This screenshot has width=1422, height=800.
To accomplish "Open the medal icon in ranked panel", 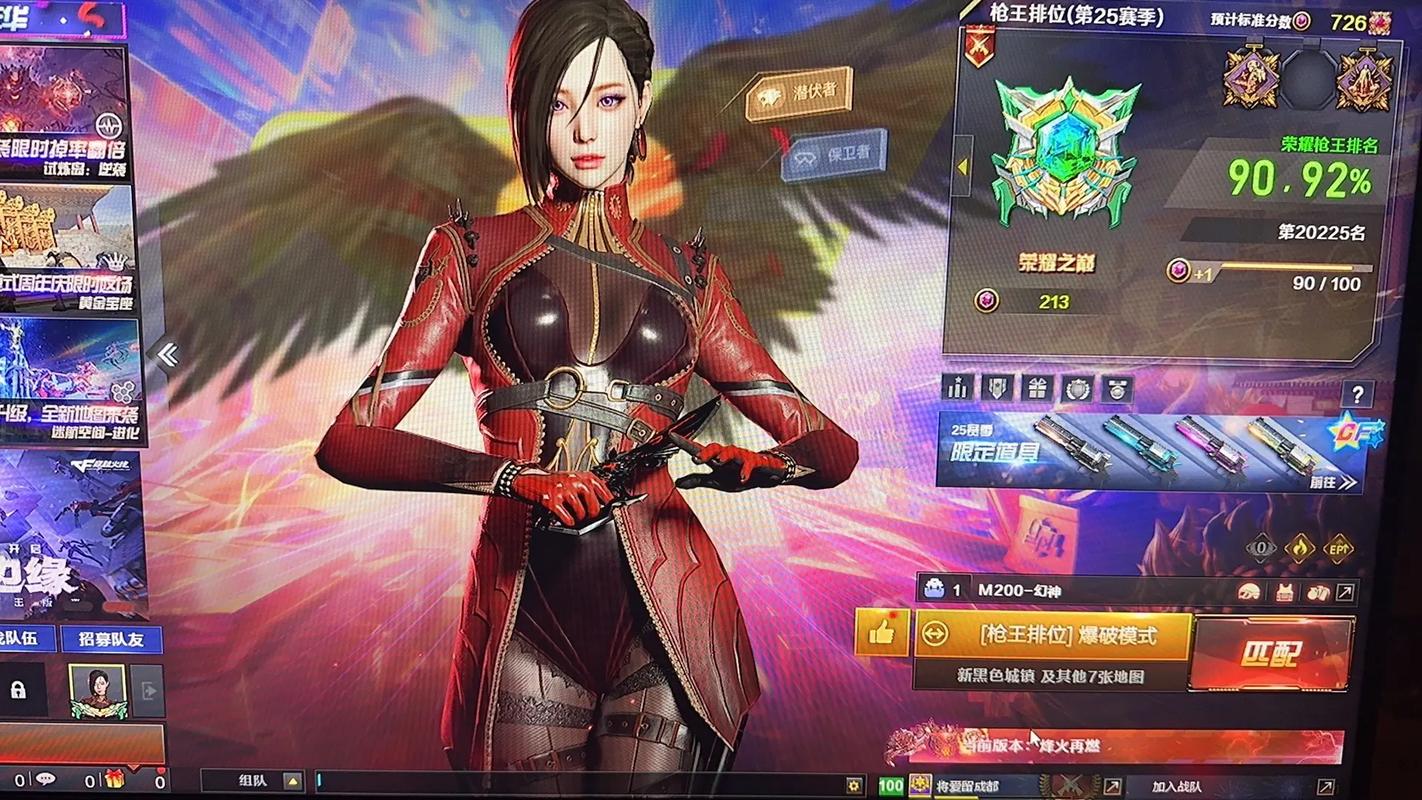I will point(1118,390).
